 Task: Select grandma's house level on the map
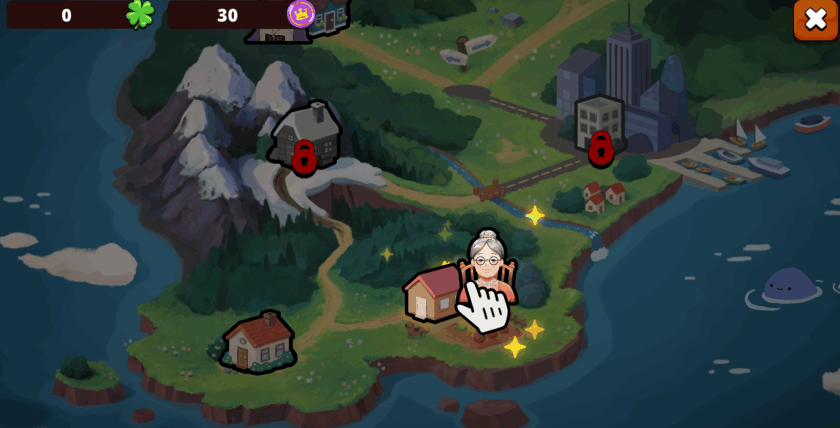[x=436, y=292]
